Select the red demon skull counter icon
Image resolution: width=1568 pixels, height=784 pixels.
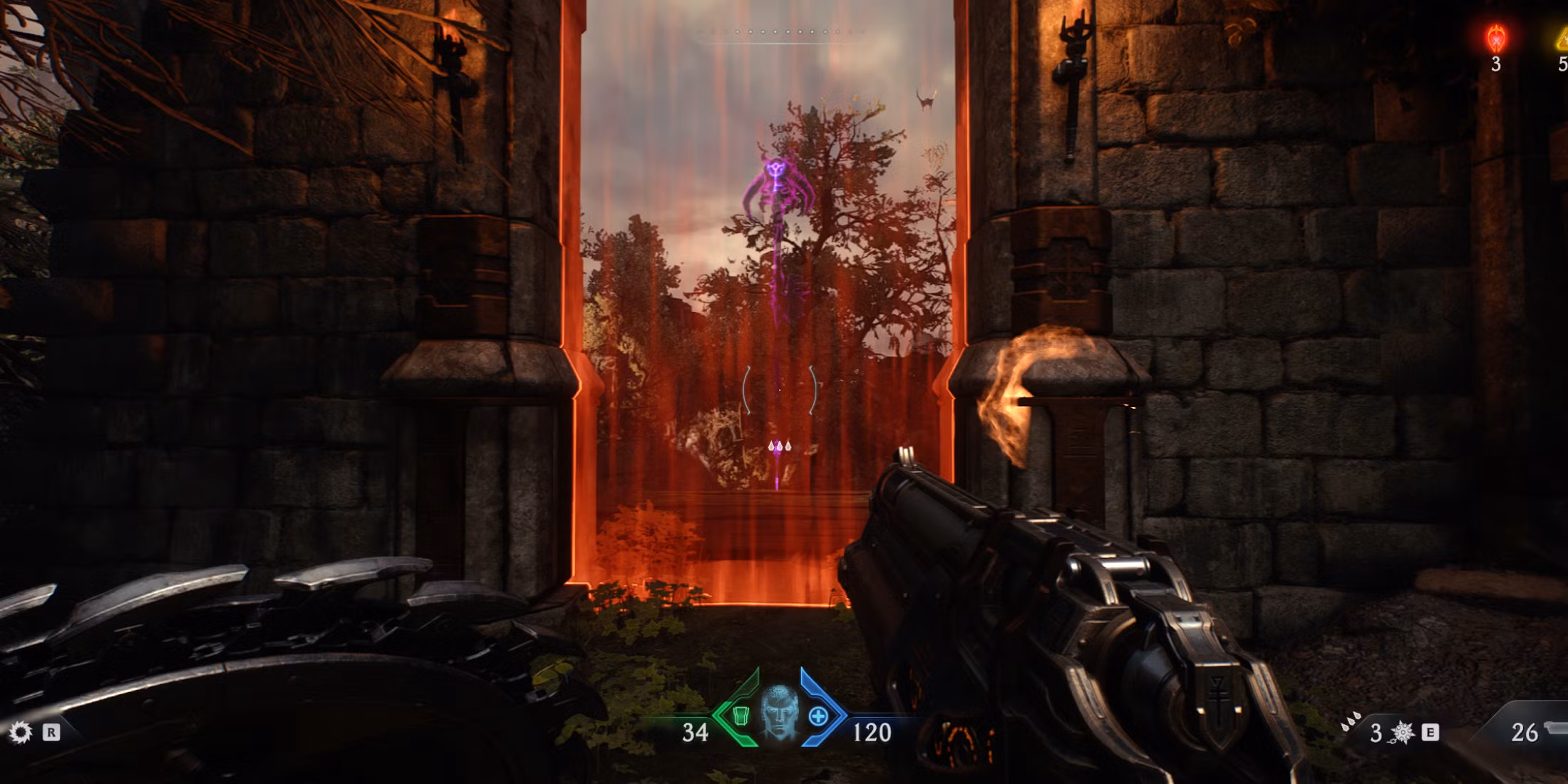pos(1495,37)
